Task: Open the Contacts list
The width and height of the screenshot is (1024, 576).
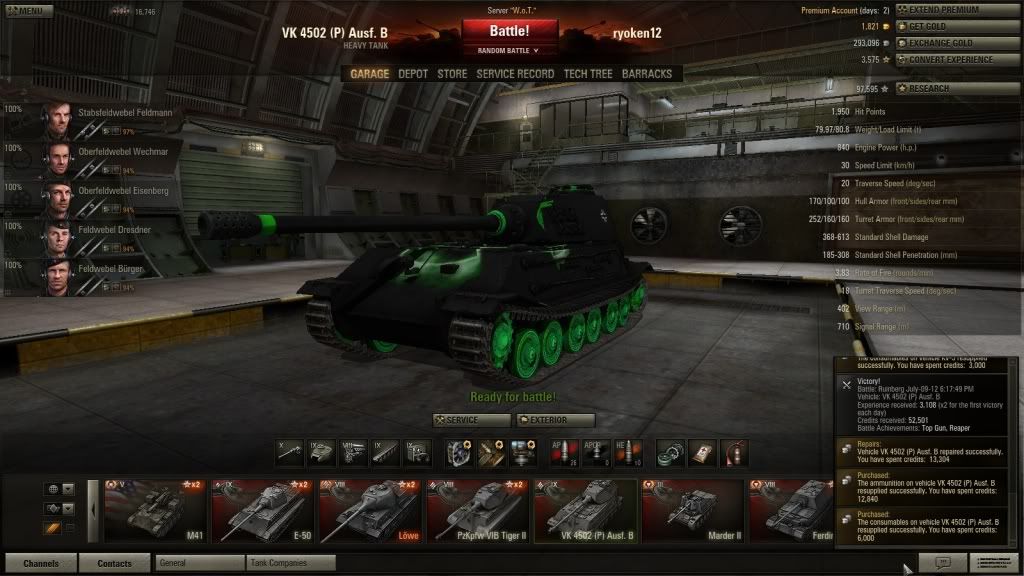Action: point(114,563)
